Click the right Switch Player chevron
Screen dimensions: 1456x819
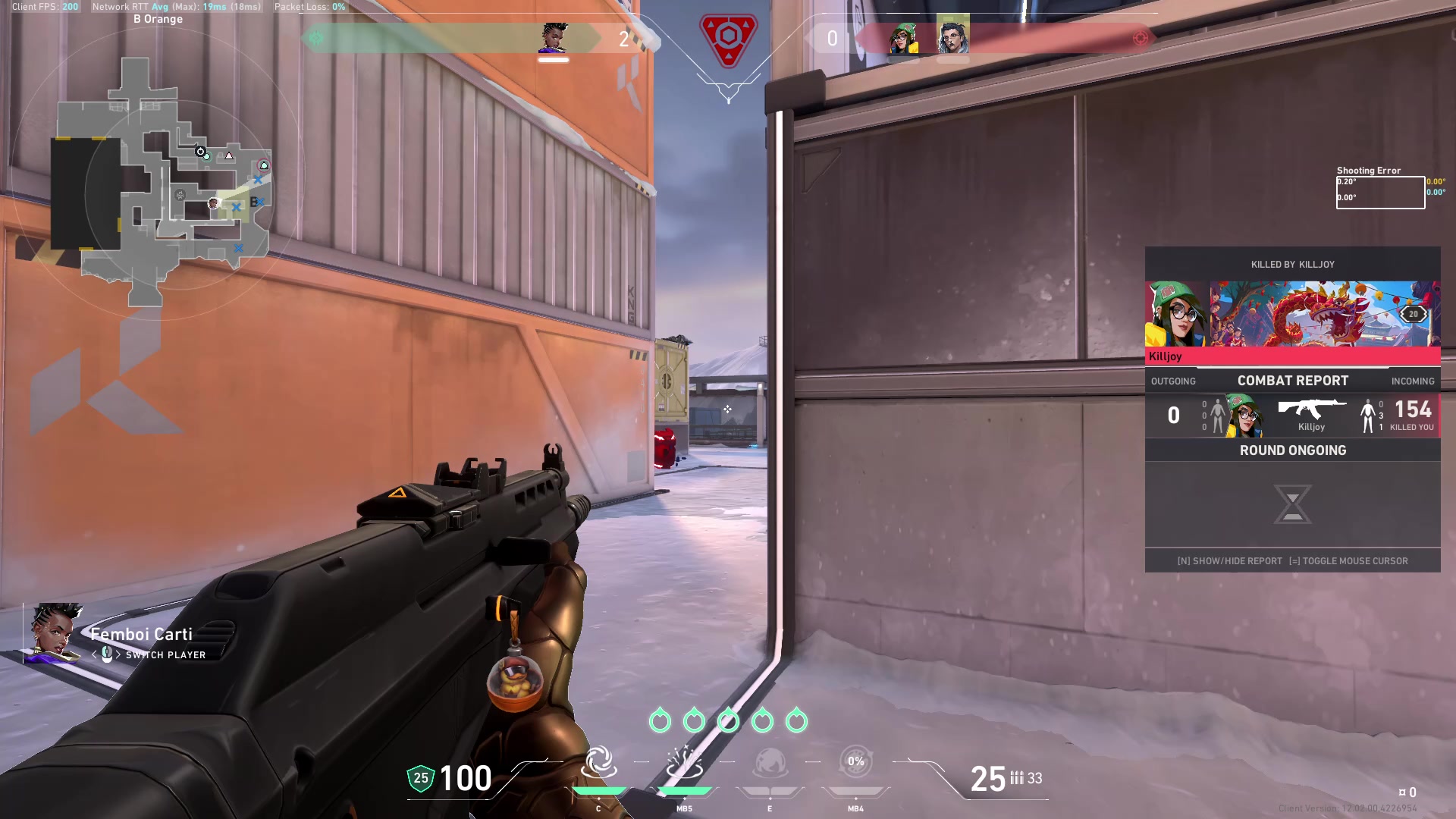pos(118,655)
